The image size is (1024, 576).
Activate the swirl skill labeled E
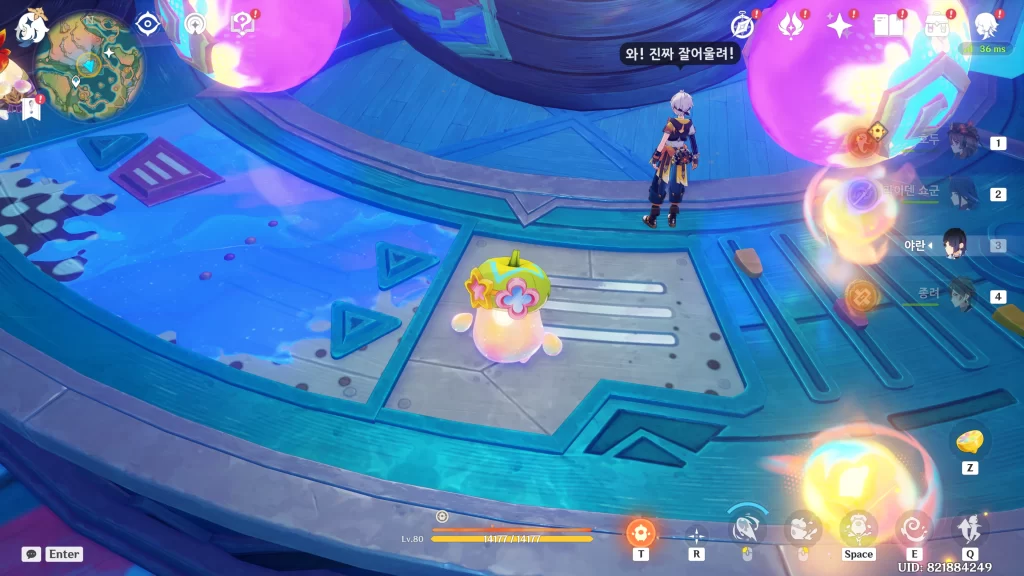(914, 527)
